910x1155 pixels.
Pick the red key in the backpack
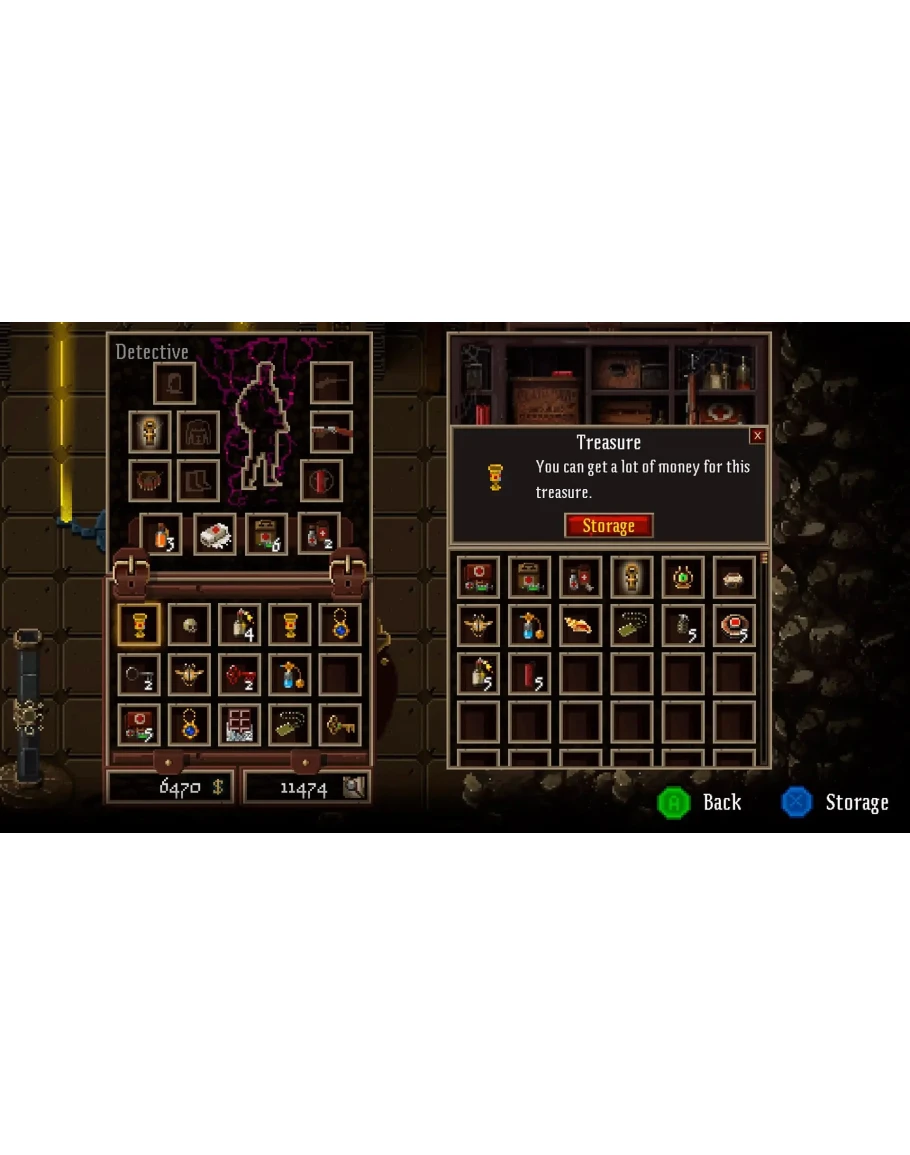click(x=239, y=675)
